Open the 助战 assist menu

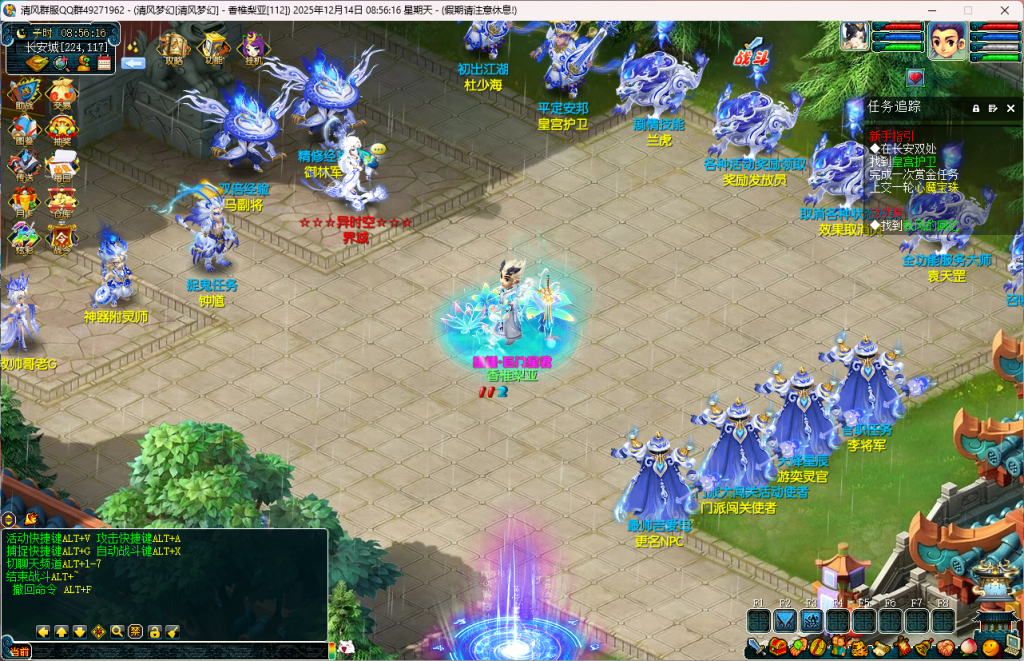pos(23,94)
